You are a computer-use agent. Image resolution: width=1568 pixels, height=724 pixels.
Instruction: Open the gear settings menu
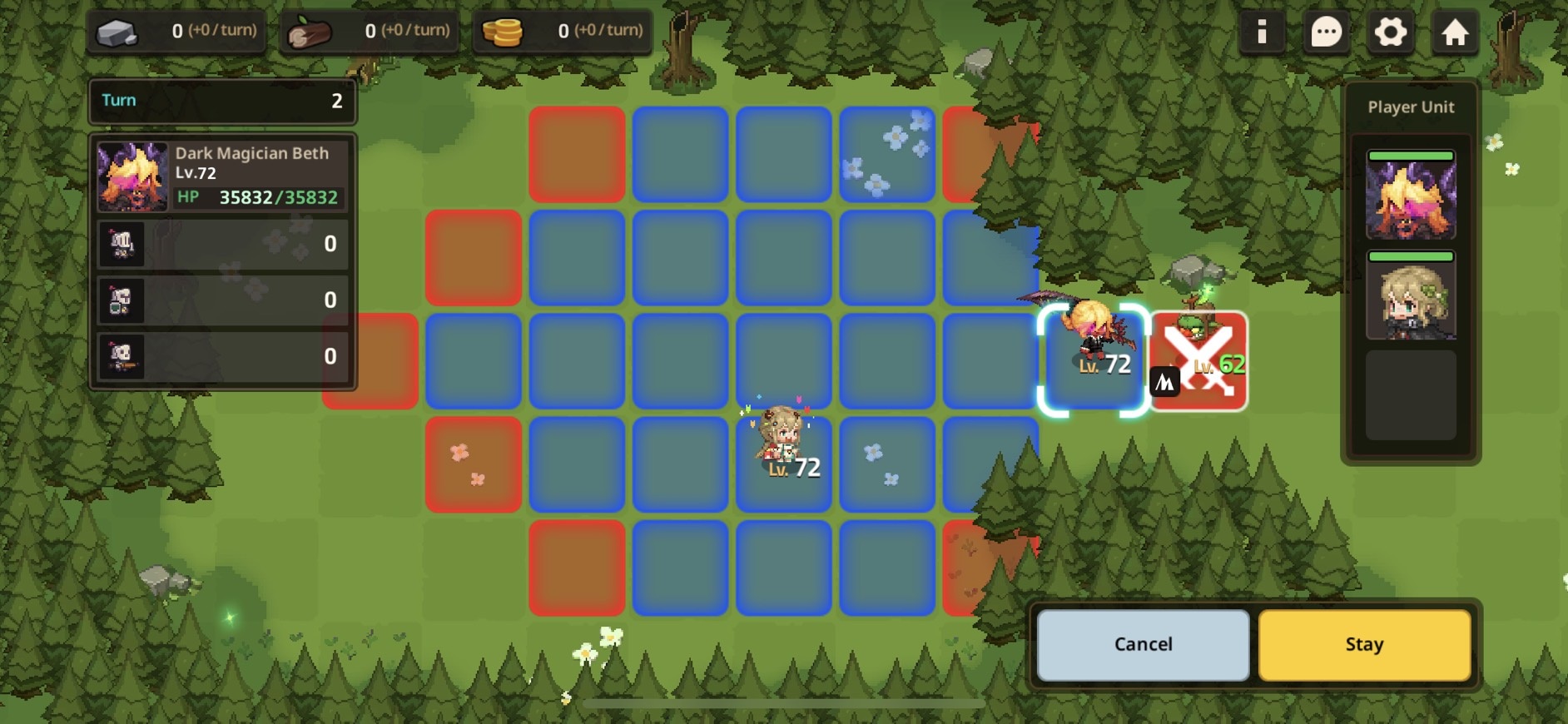(x=1390, y=32)
